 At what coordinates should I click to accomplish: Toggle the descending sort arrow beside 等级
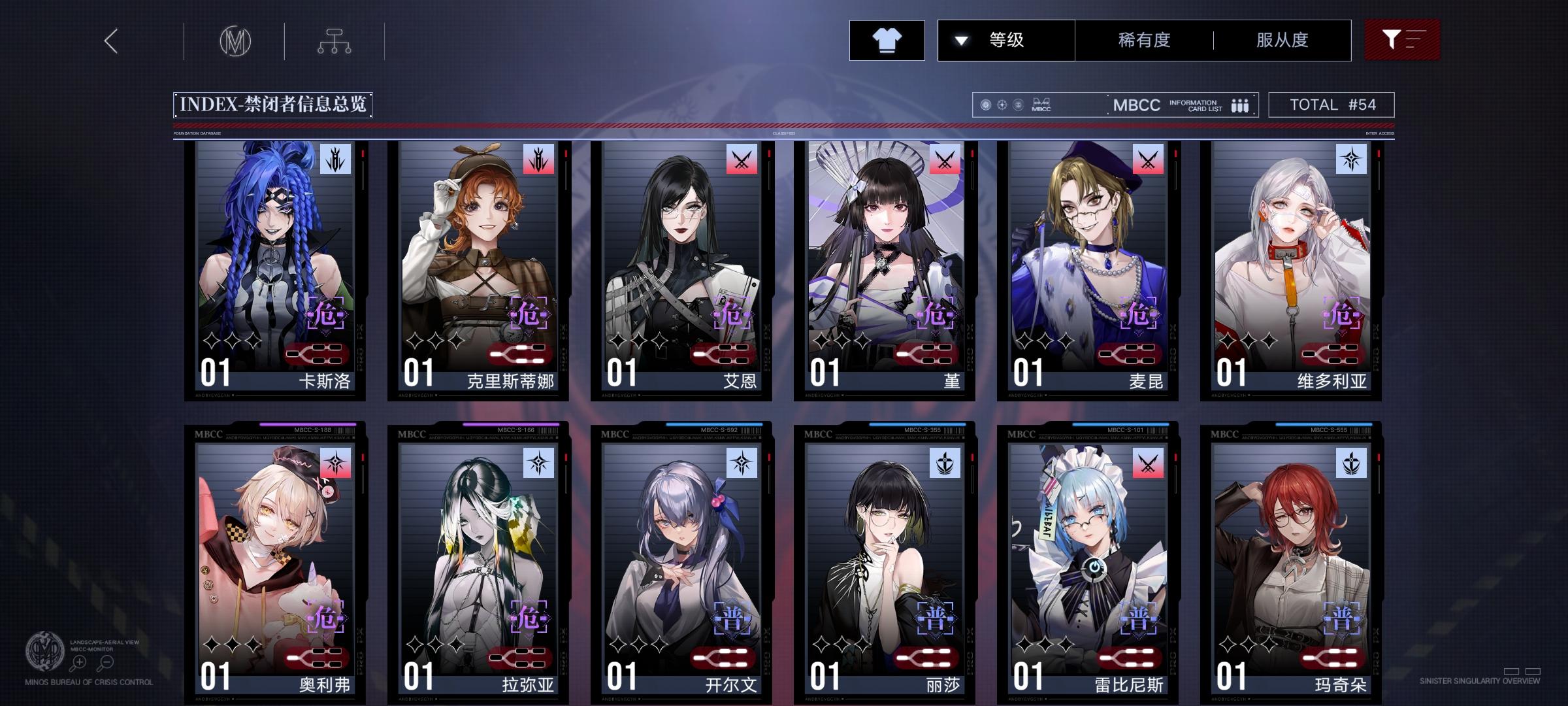coord(960,40)
